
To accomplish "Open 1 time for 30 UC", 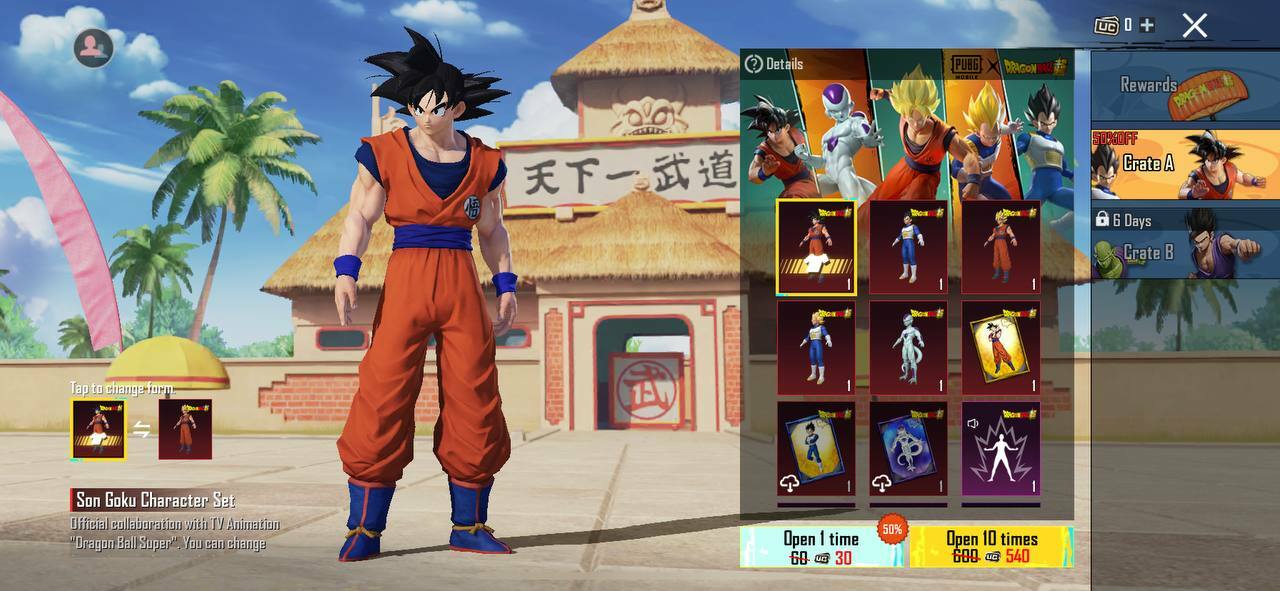I will [x=821, y=548].
